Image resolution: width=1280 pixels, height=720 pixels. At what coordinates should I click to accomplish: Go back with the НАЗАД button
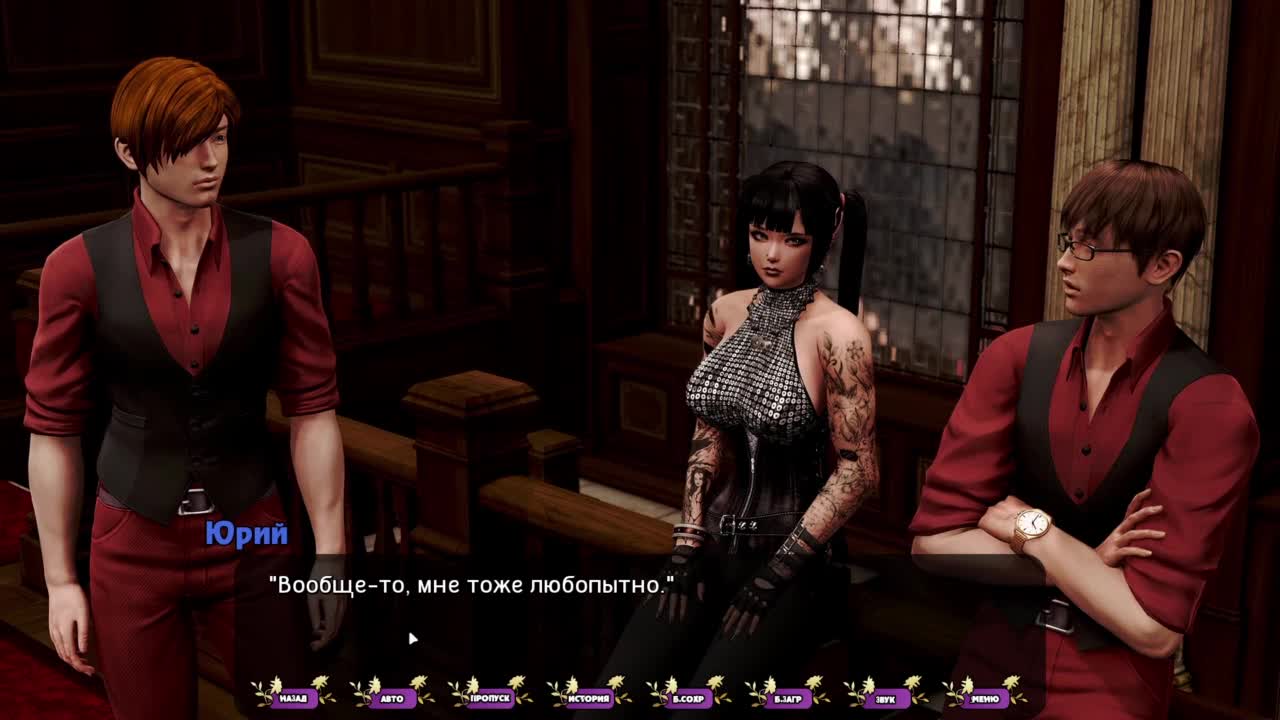tap(293, 698)
